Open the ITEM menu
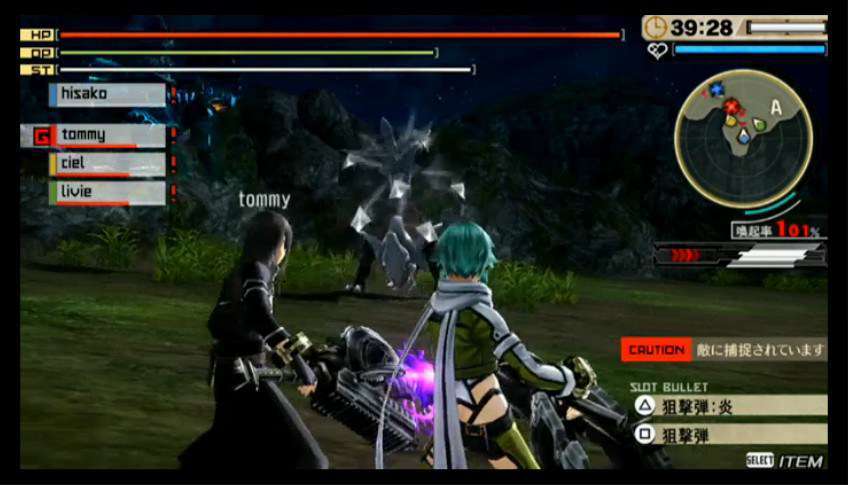 click(786, 461)
